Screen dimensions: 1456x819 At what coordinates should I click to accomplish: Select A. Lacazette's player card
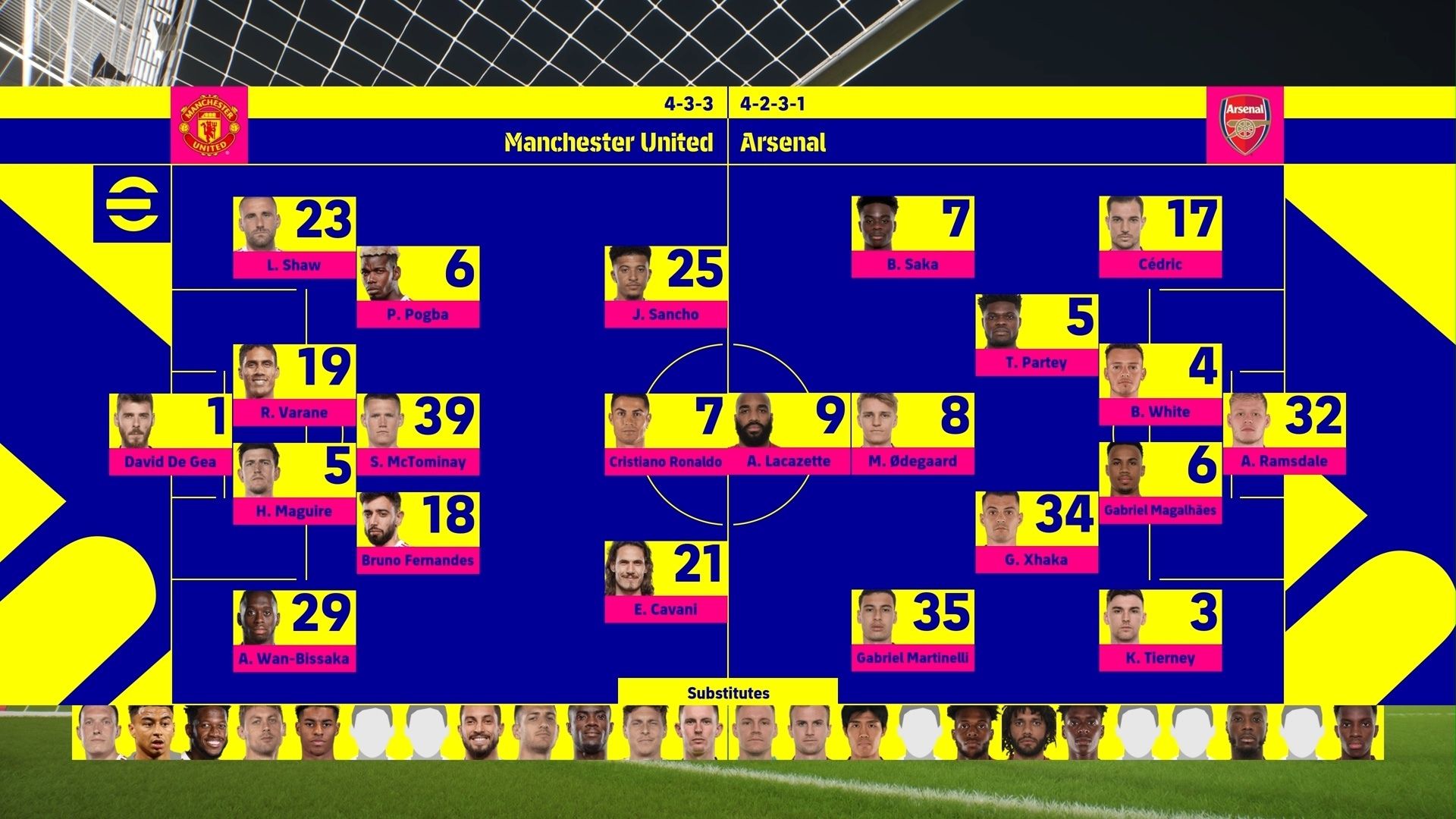789,434
